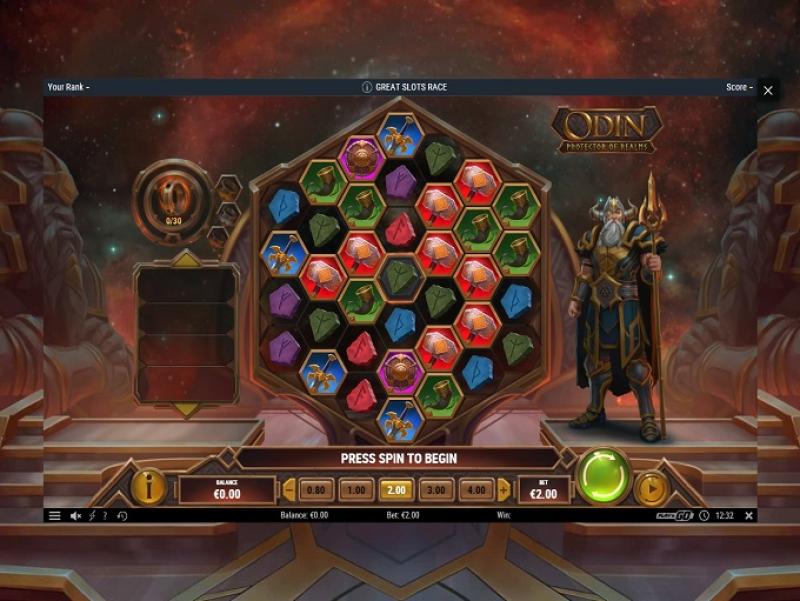Select the 2.00 bet amount

[x=395, y=490]
